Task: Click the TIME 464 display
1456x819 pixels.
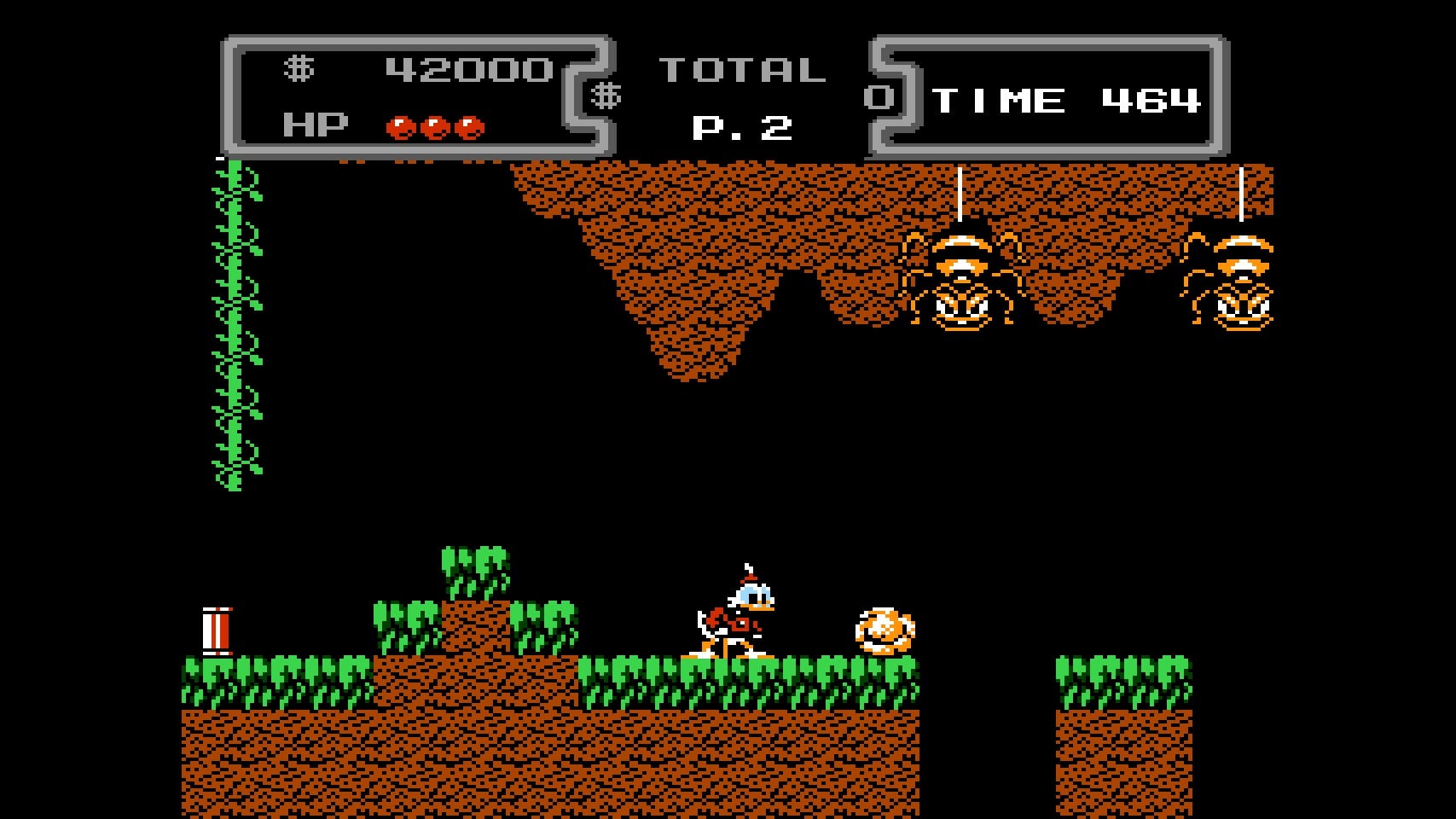Action: (1066, 101)
